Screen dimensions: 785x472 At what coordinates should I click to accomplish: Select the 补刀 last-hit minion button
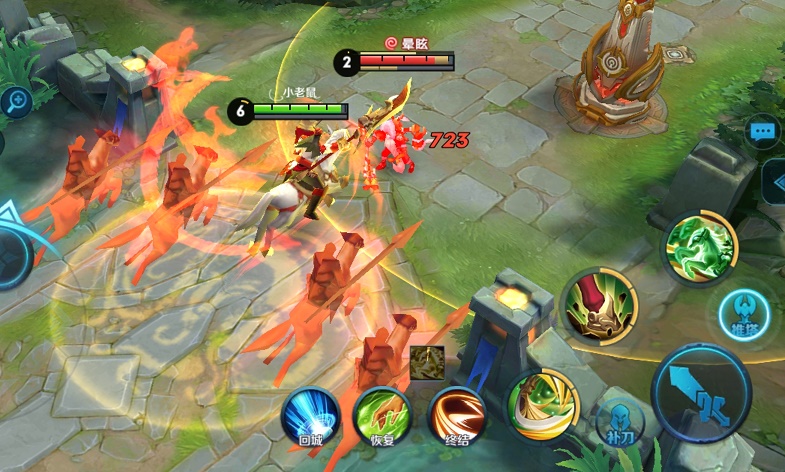point(616,425)
